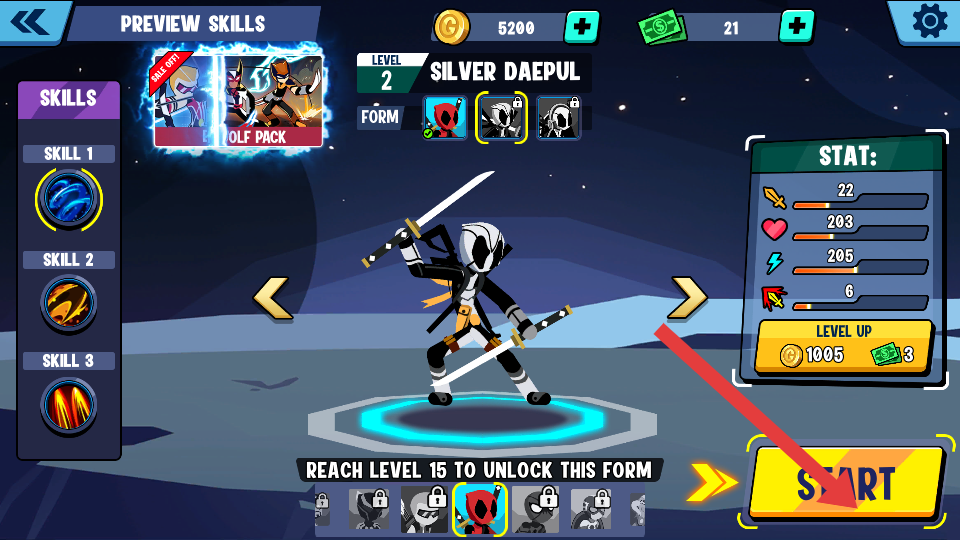Pick the locked spider-masked character in the roster
The image size is (960, 540).
tap(535, 509)
